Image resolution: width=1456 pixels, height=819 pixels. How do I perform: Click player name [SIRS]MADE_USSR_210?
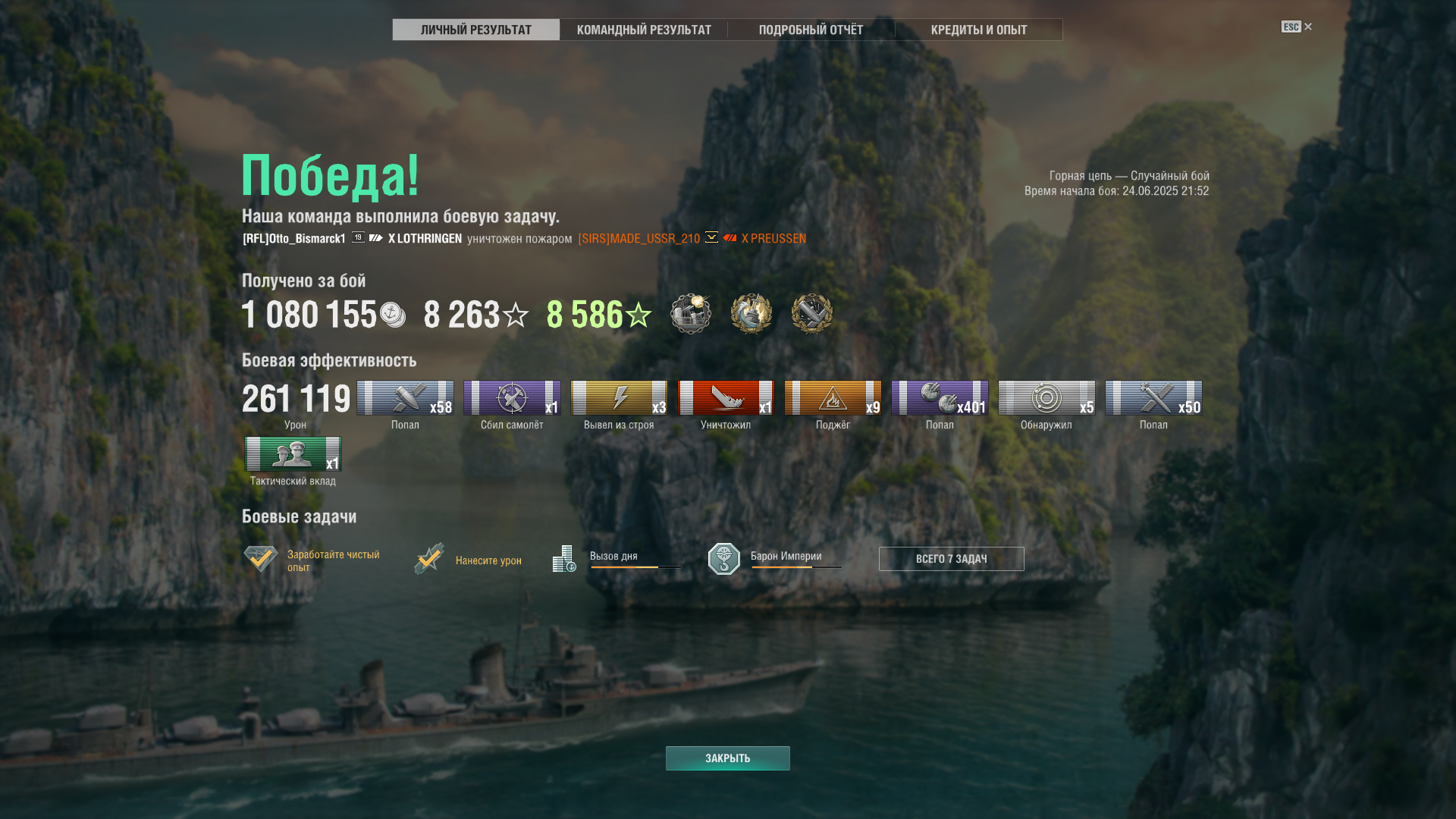(639, 239)
